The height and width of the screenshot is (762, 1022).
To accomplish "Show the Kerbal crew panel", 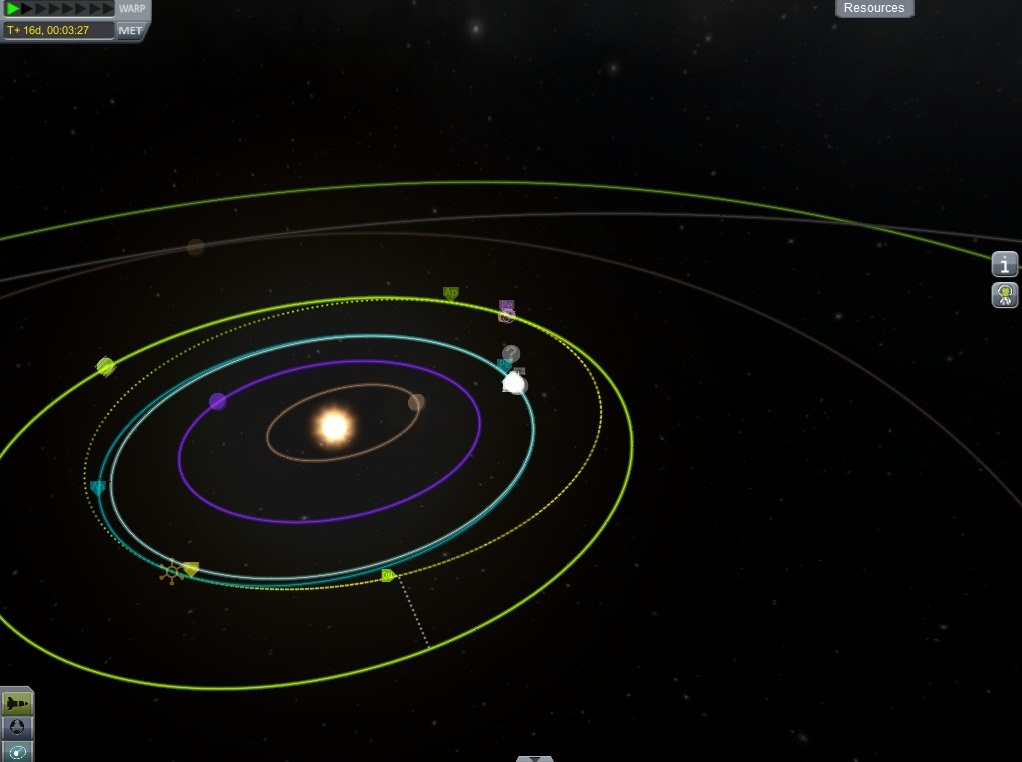I will click(1005, 295).
